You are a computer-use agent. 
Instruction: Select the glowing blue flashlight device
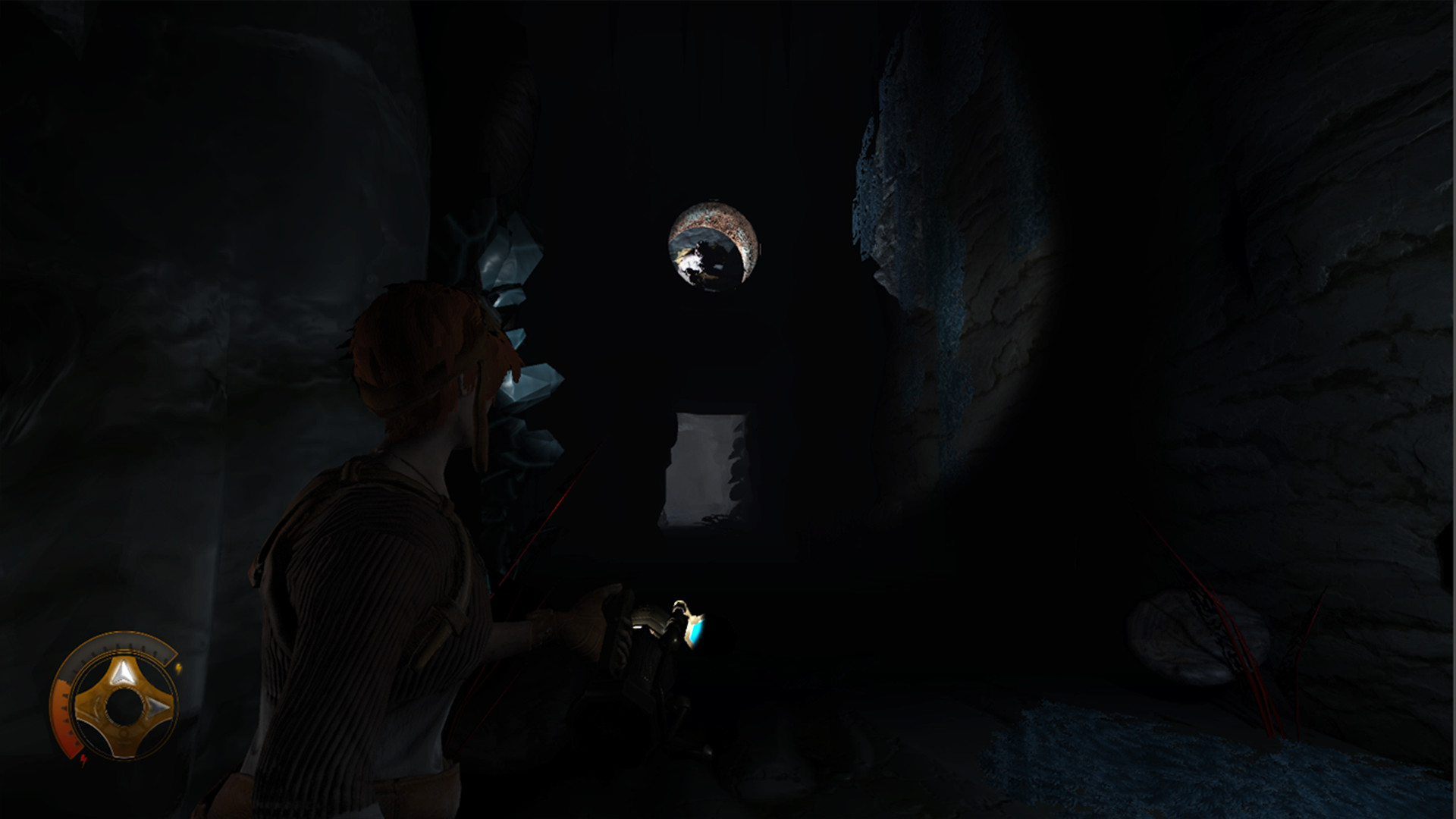[x=696, y=630]
